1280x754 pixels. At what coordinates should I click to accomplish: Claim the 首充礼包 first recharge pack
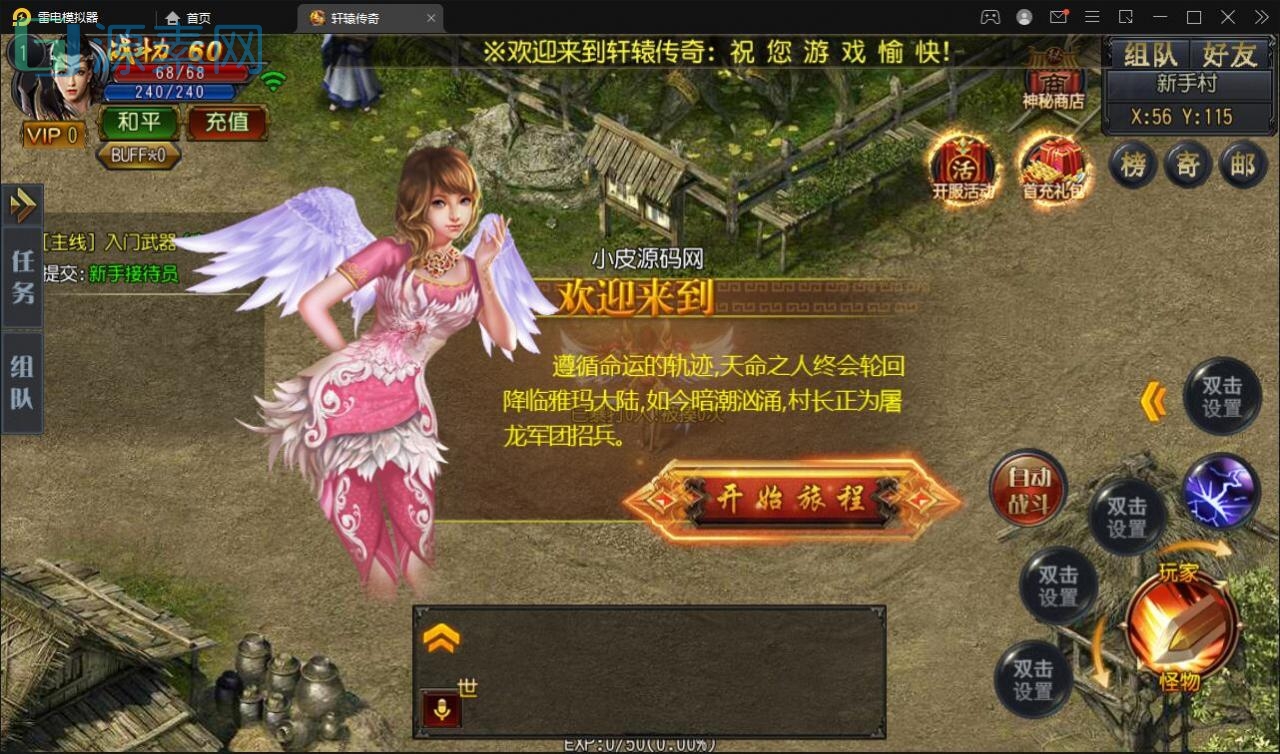pos(1053,168)
